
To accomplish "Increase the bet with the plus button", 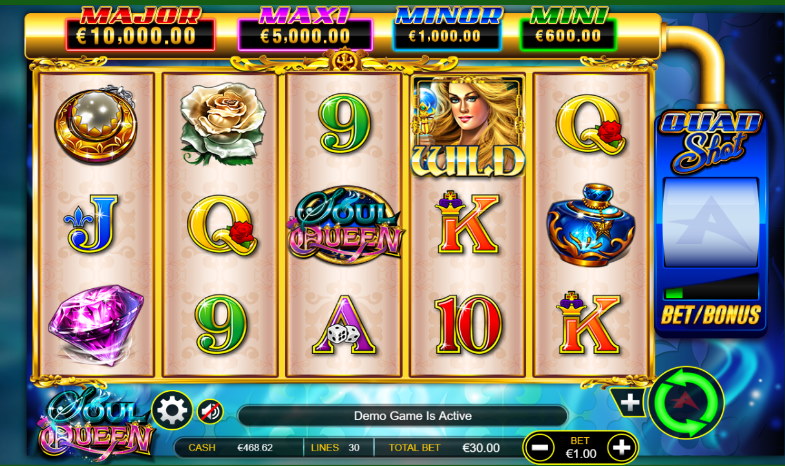I will coord(621,446).
